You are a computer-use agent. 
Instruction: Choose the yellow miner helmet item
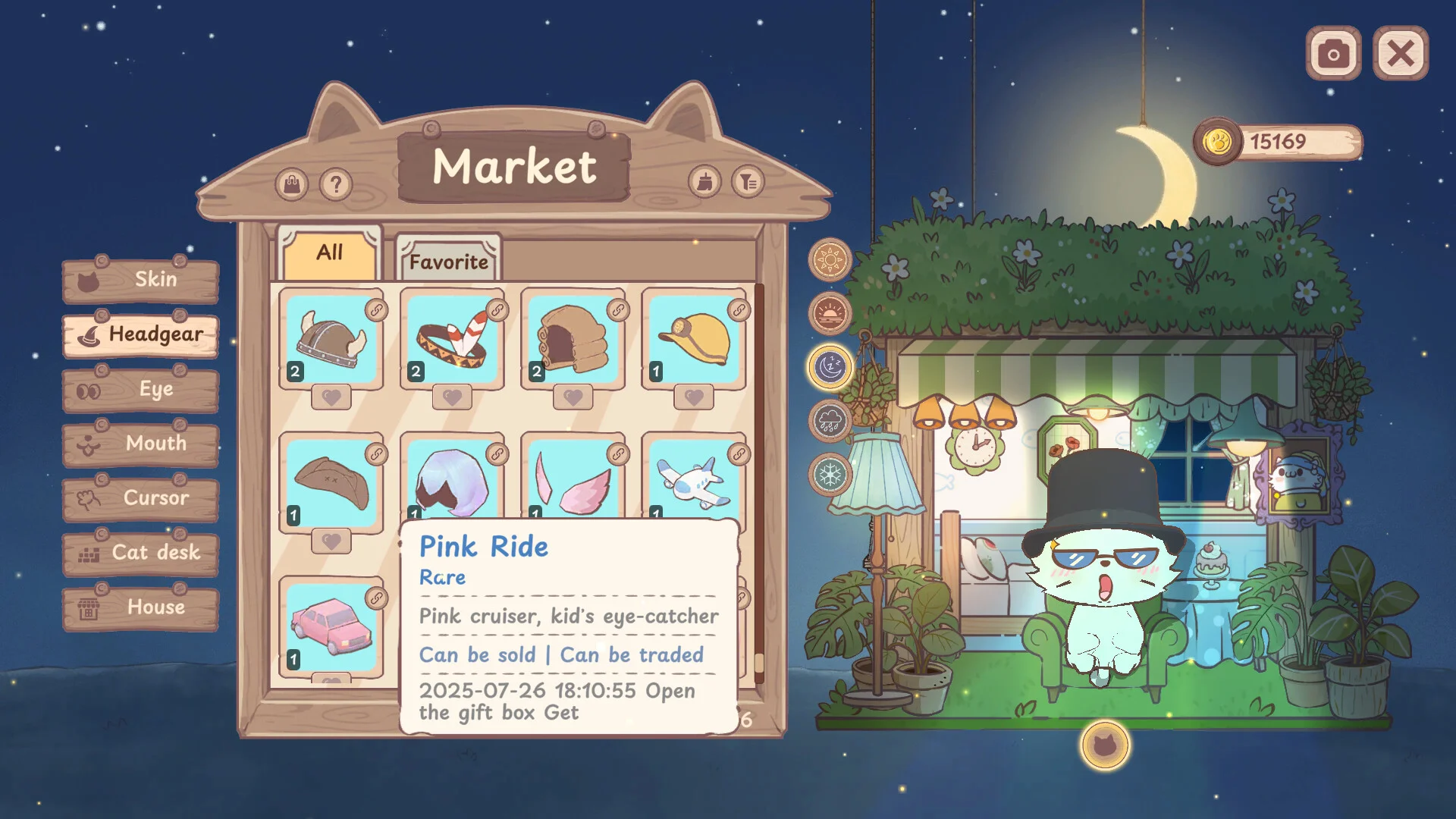694,339
